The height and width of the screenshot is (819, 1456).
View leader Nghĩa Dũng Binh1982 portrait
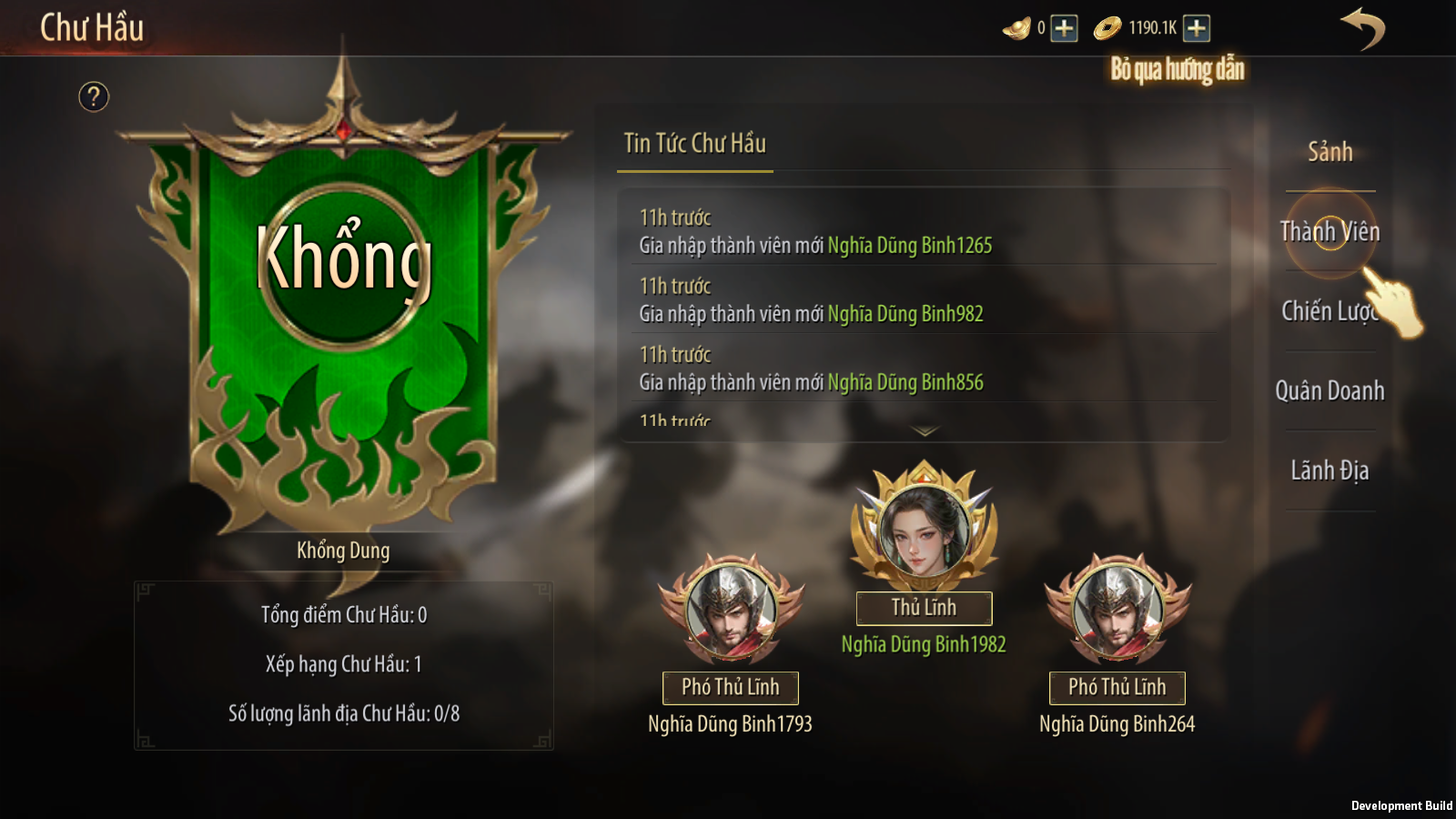[x=924, y=528]
